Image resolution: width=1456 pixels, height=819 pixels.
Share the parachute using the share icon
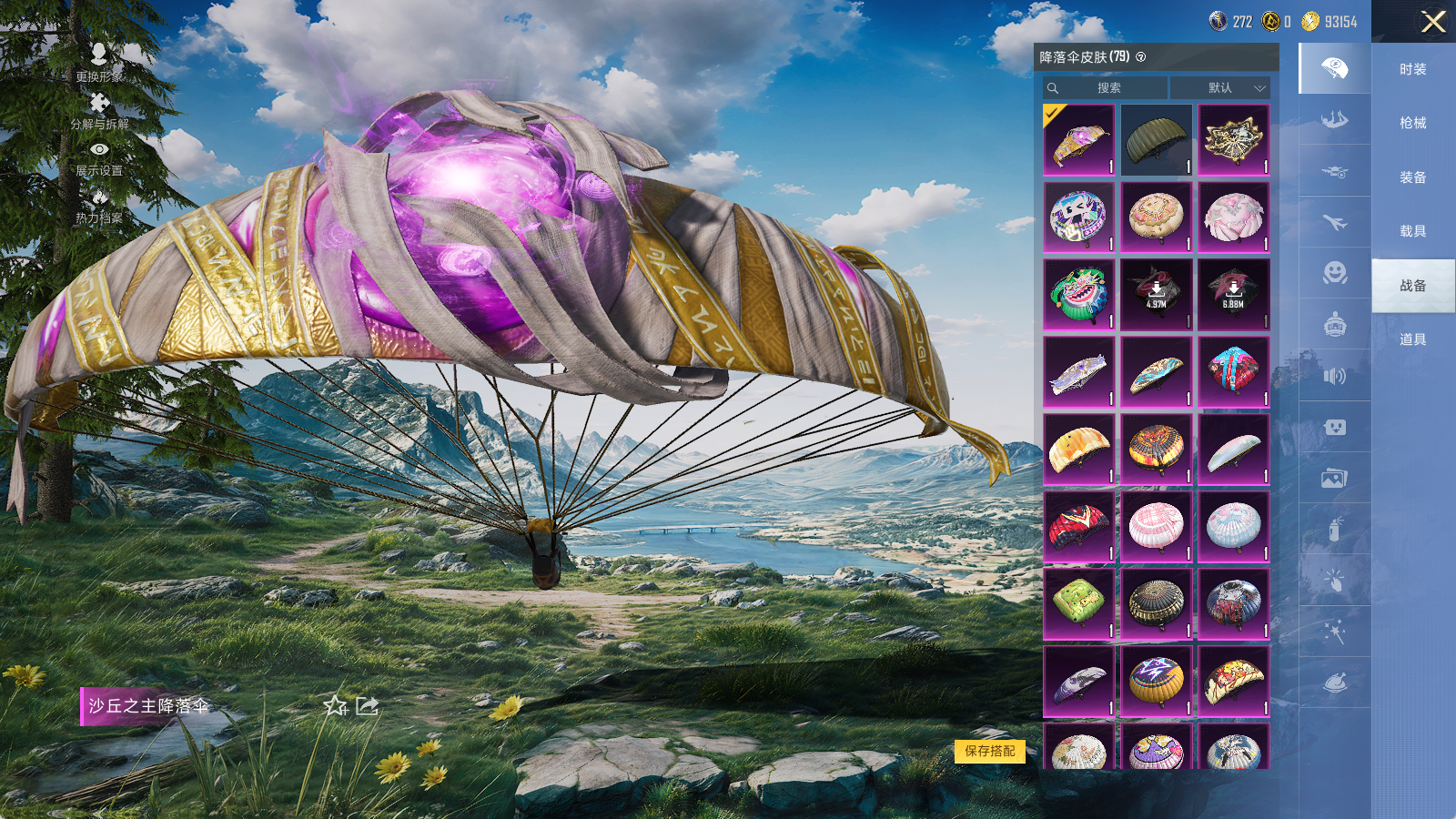click(367, 706)
